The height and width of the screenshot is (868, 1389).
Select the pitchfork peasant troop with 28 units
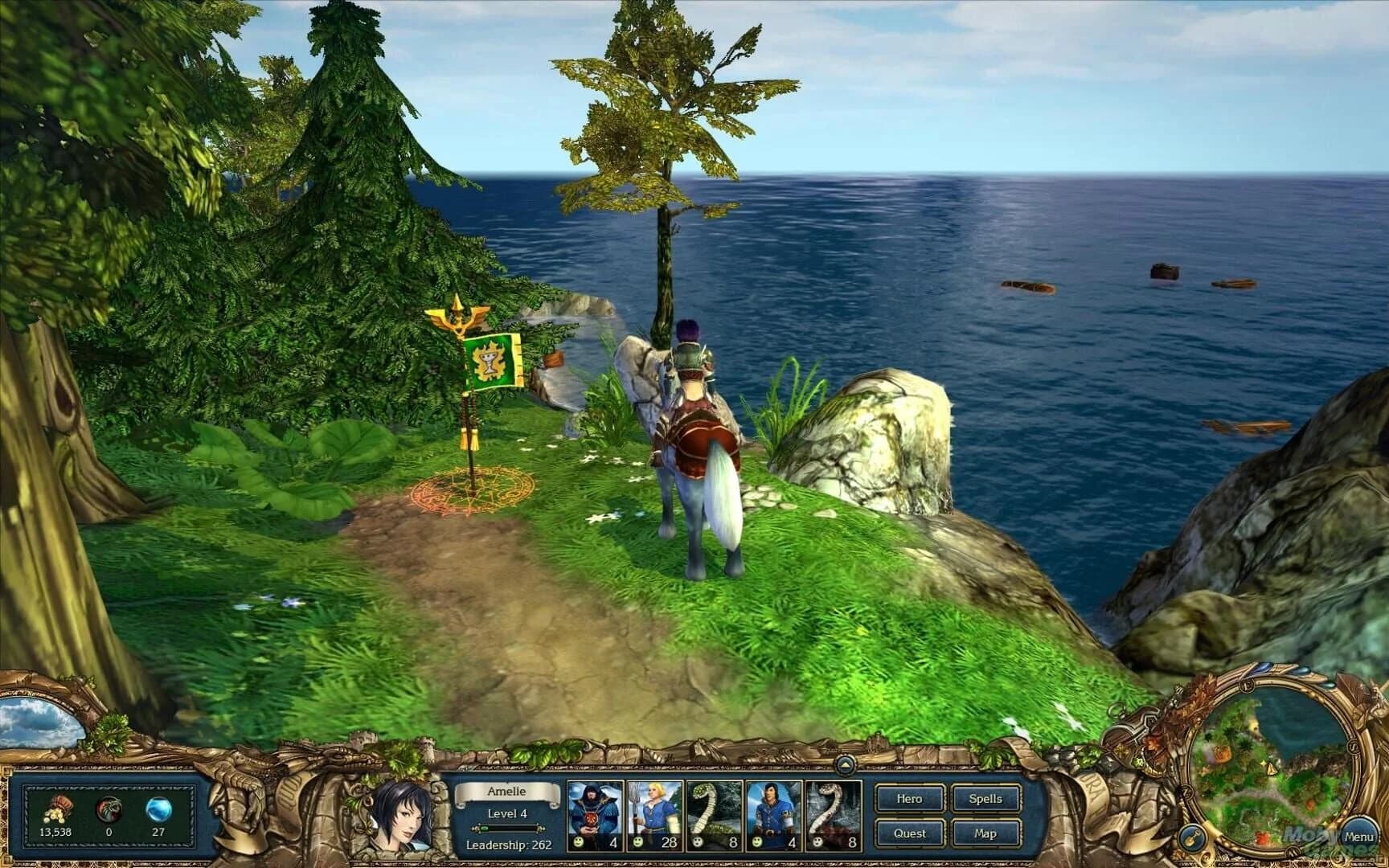coord(655,812)
